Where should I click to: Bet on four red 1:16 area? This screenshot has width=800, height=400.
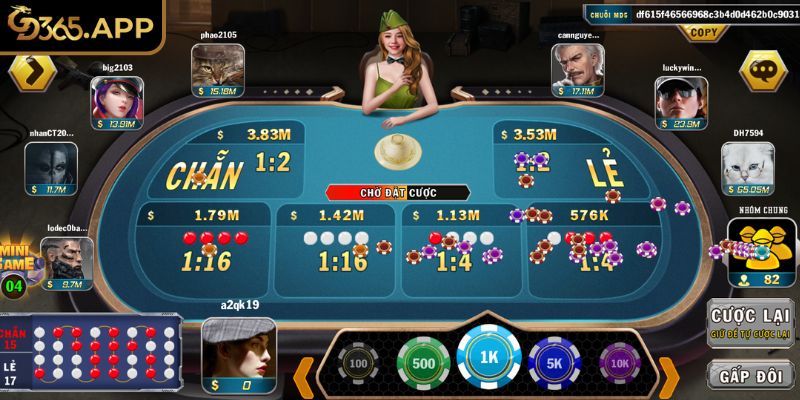207,250
